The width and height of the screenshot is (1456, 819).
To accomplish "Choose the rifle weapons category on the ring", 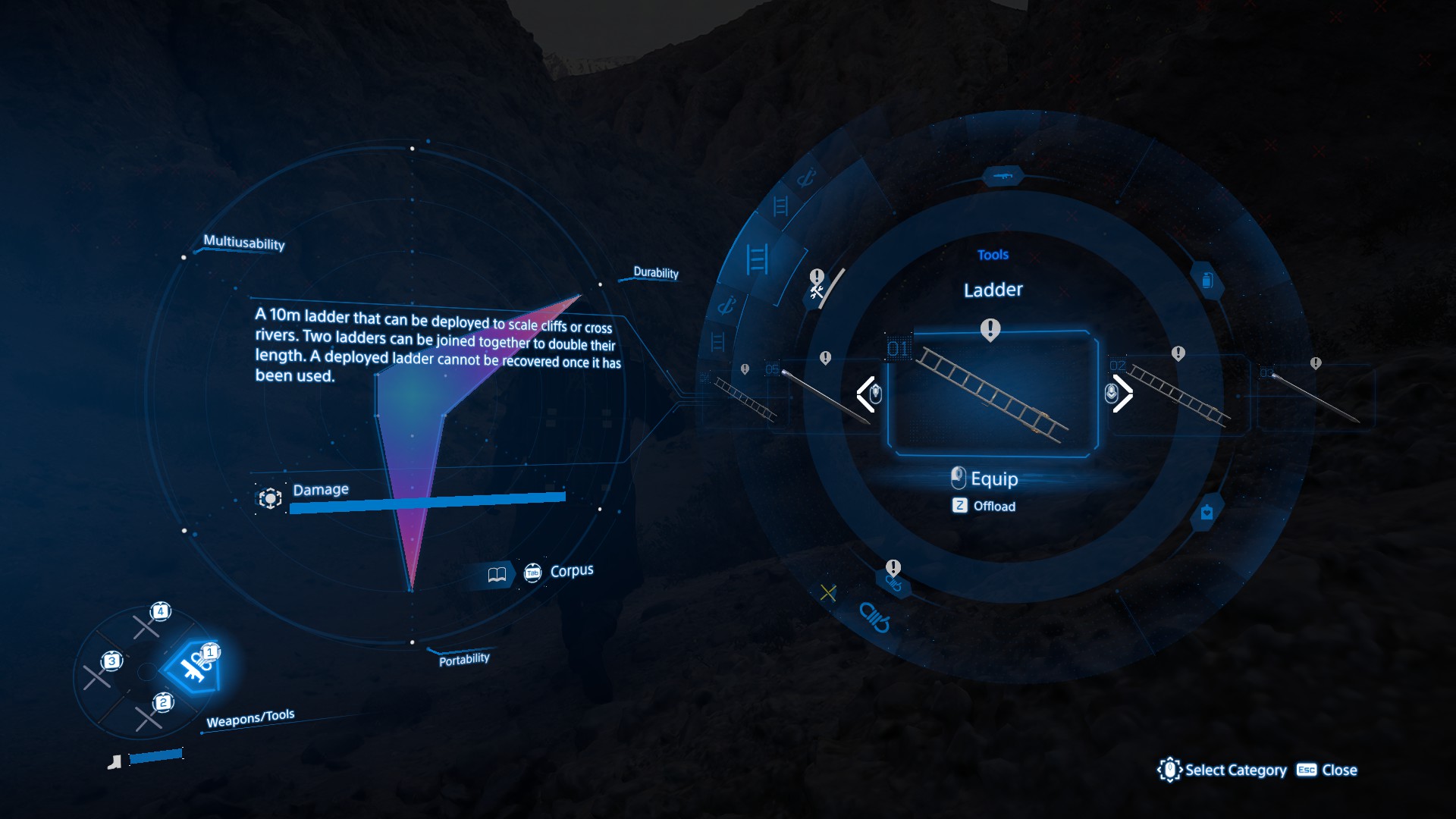I will [1003, 177].
